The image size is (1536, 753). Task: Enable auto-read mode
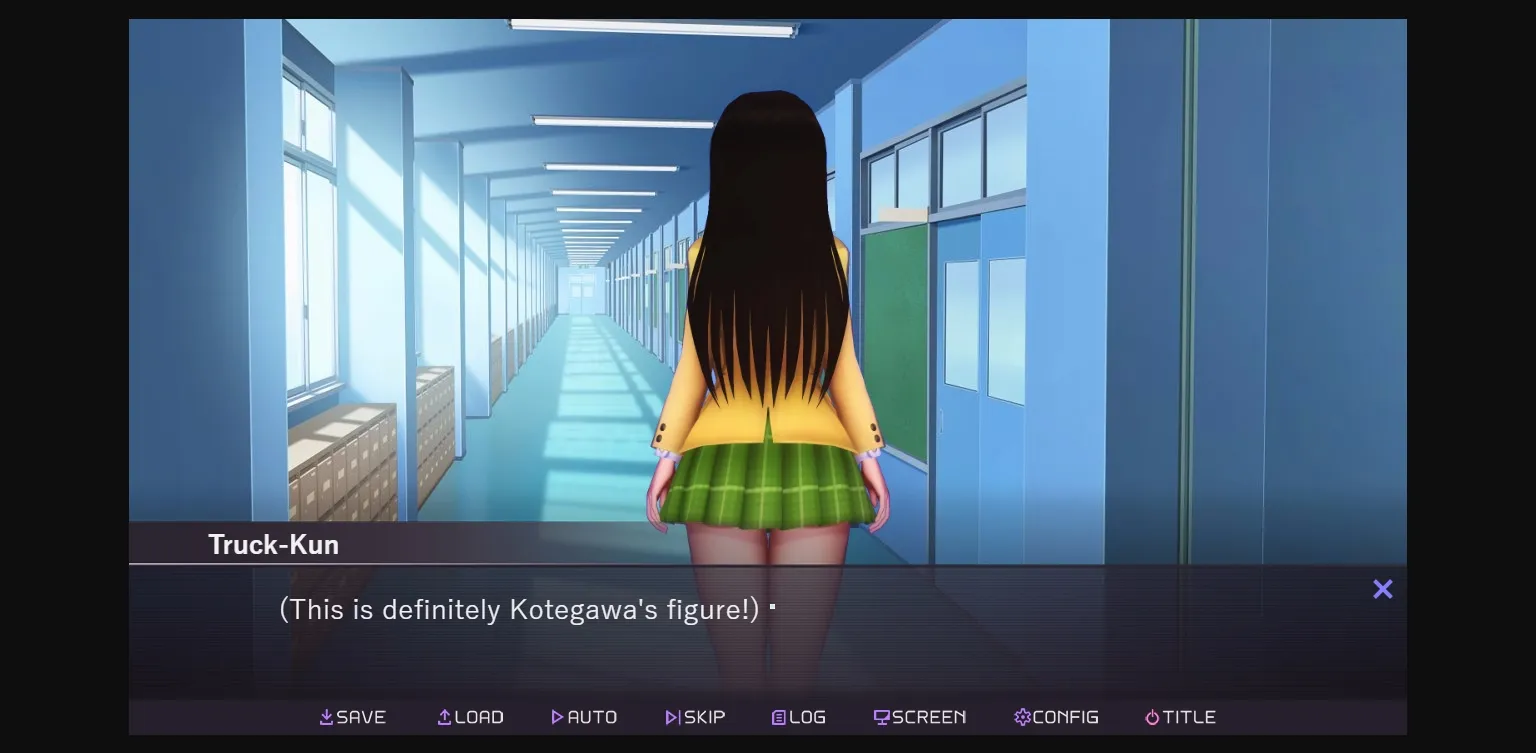[x=585, y=716]
